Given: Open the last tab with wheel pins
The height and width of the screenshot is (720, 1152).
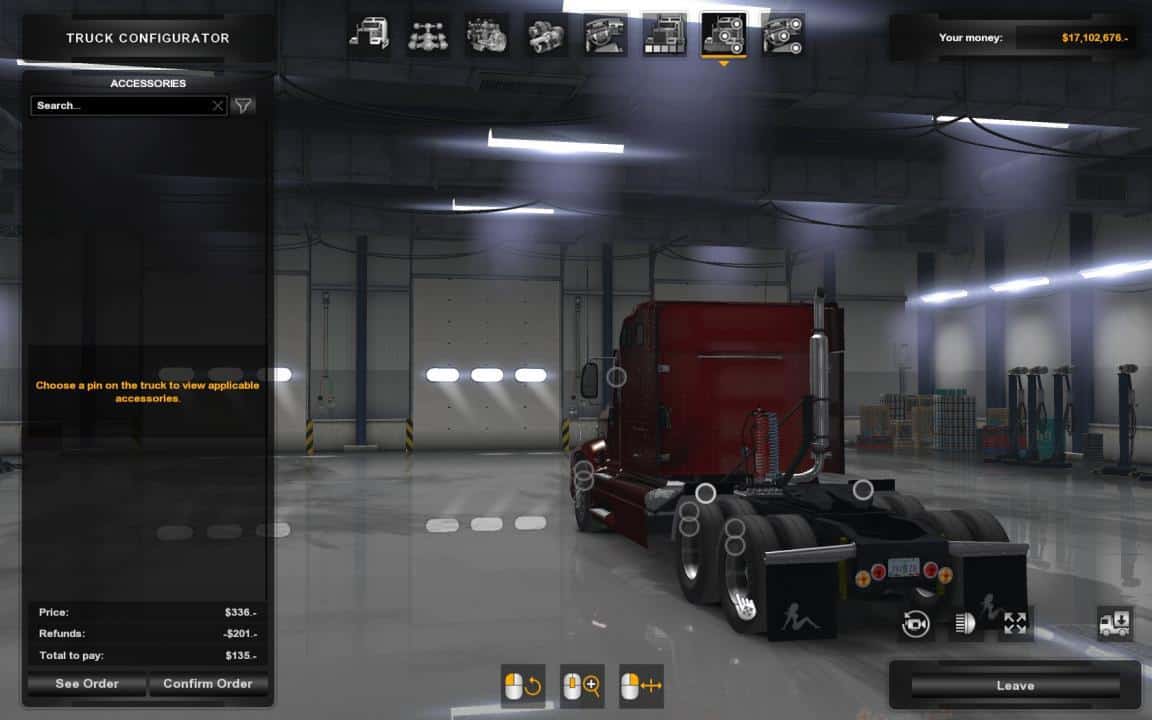Looking at the screenshot, I should tap(782, 35).
